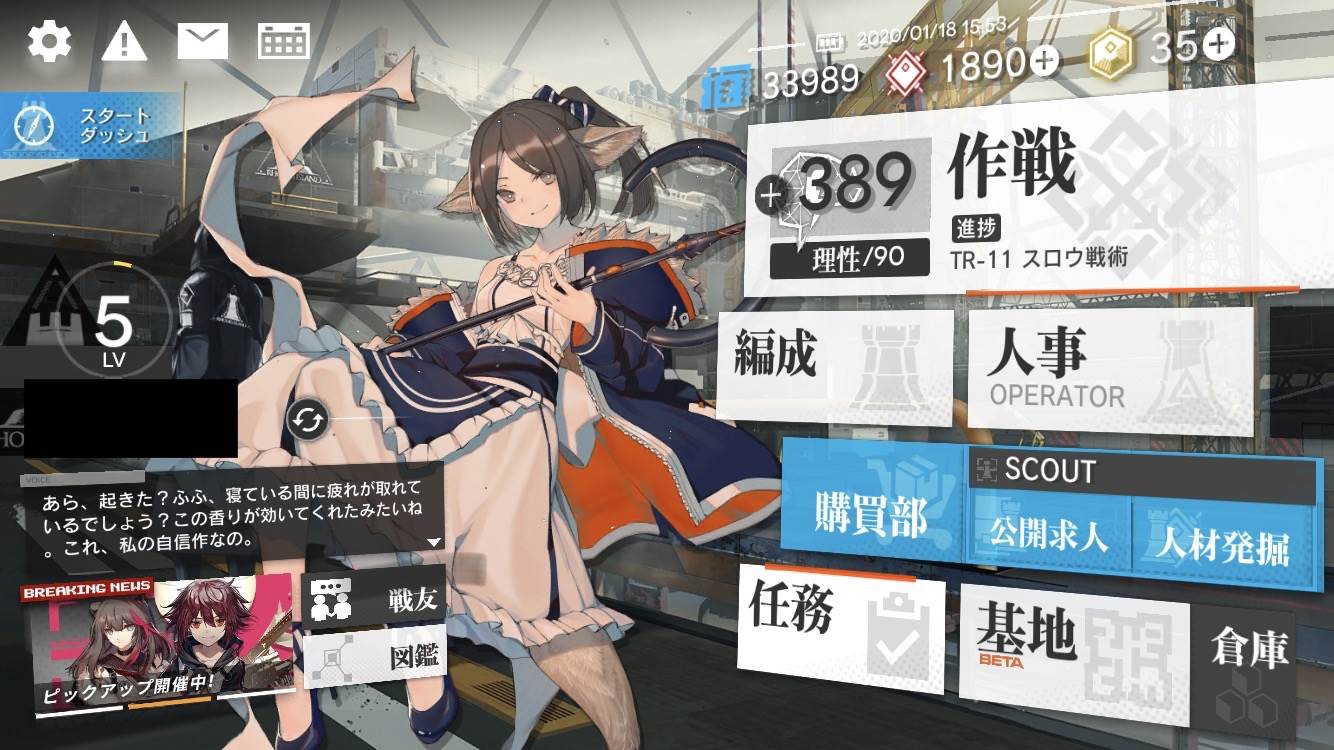The image size is (1334, 750).
Task: Open the 人事 OPERATOR menu
Action: click(1110, 368)
